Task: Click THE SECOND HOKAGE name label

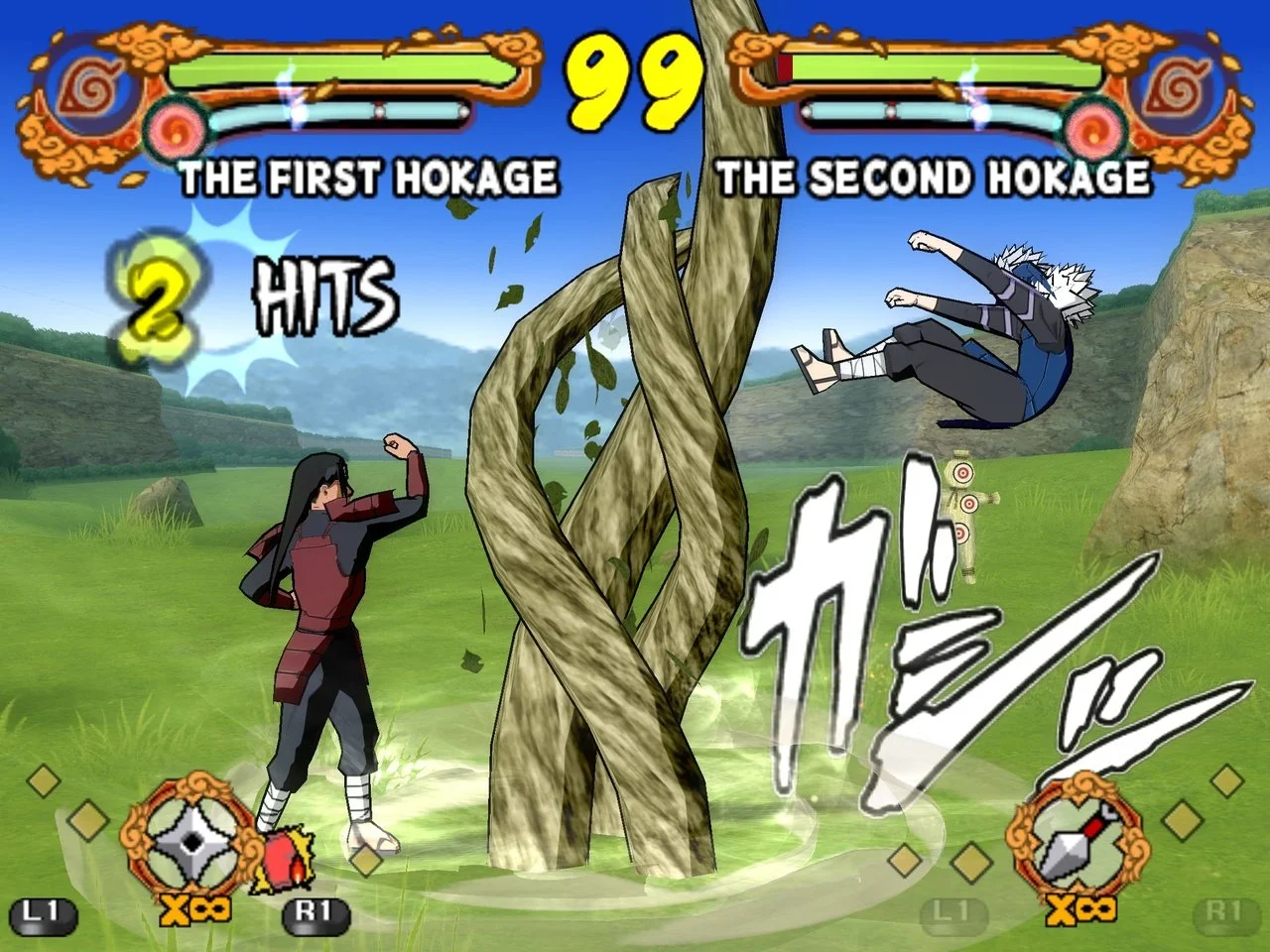Action: [x=936, y=178]
